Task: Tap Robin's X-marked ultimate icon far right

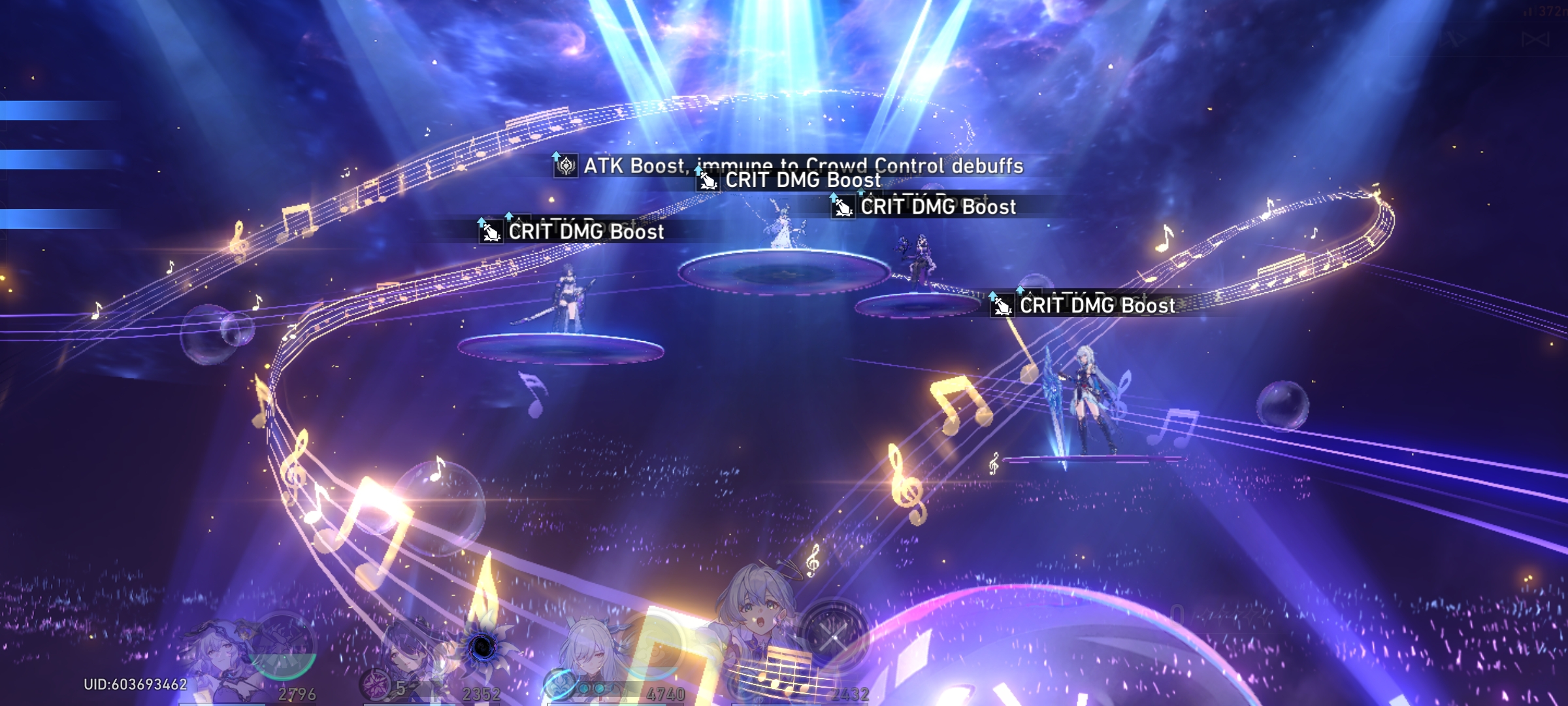Action: pyautogui.click(x=834, y=637)
